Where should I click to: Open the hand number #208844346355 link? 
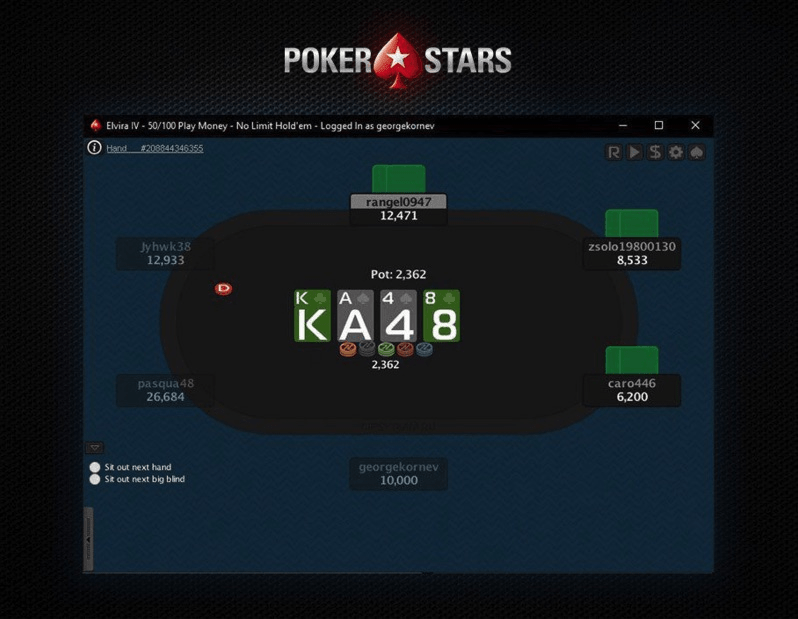(155, 148)
